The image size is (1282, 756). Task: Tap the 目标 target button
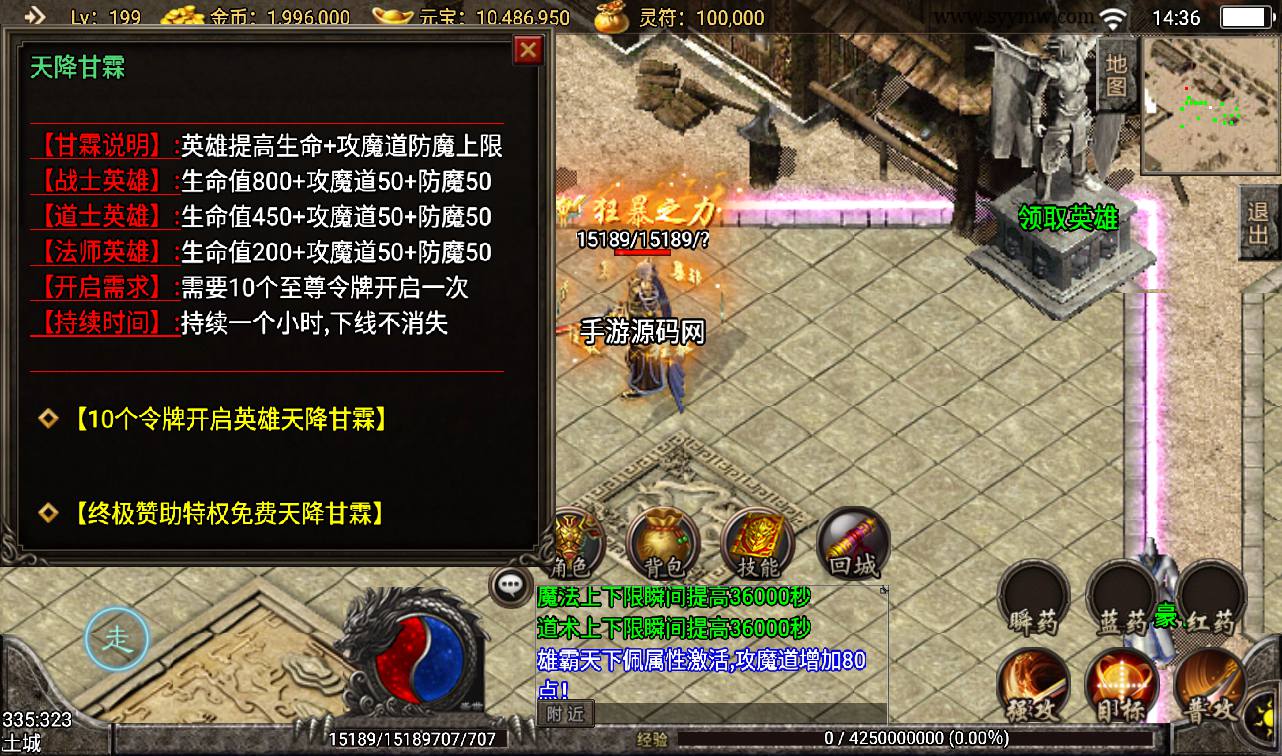click(x=1122, y=686)
